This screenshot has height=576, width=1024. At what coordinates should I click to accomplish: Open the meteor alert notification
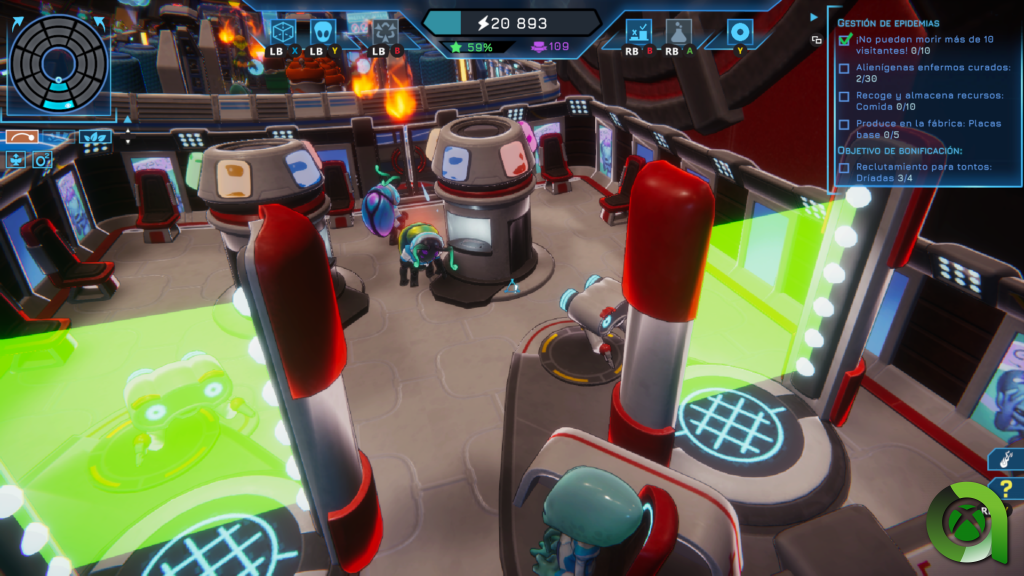[1006, 459]
